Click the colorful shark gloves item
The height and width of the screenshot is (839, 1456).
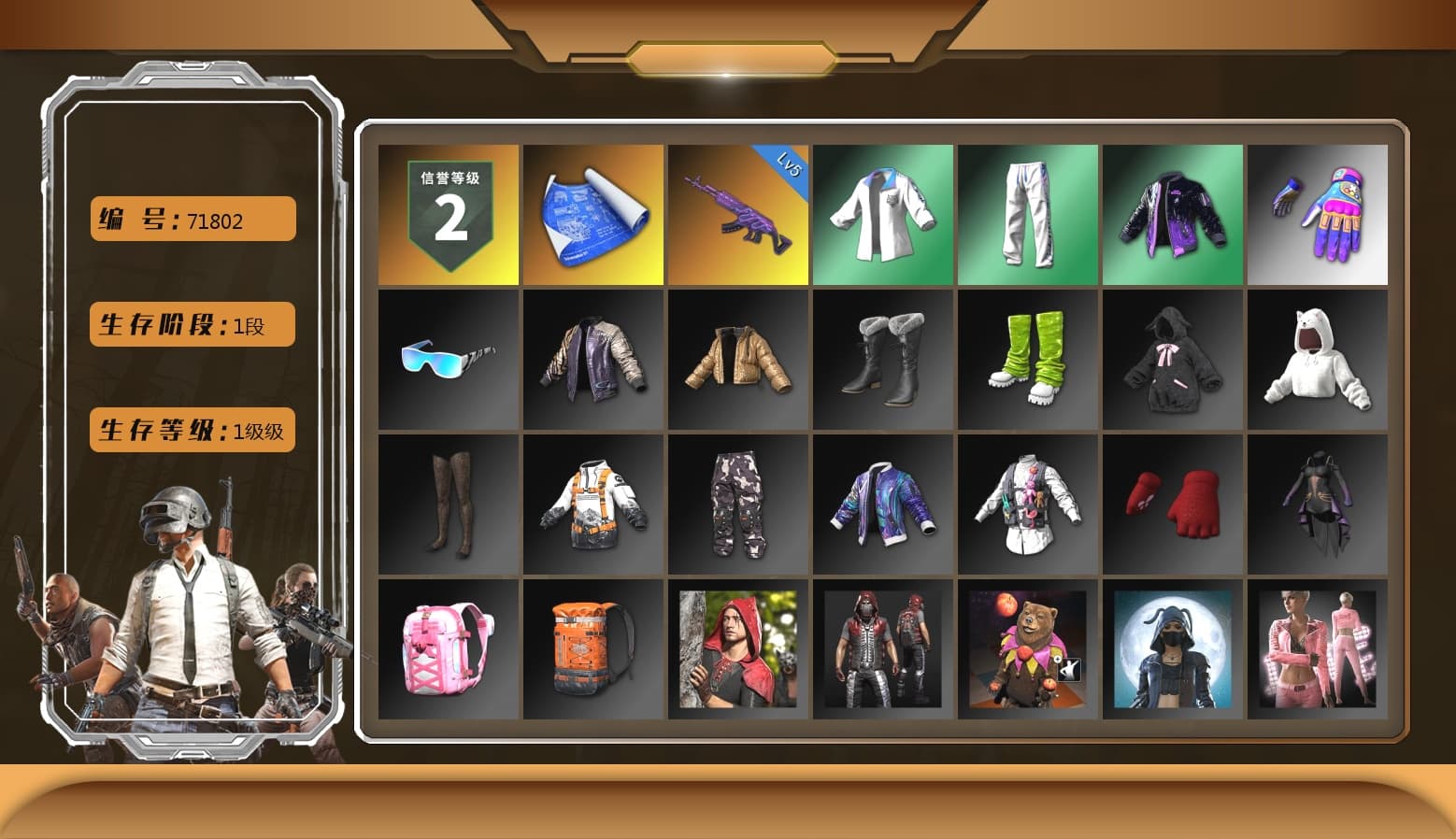[x=1317, y=213]
